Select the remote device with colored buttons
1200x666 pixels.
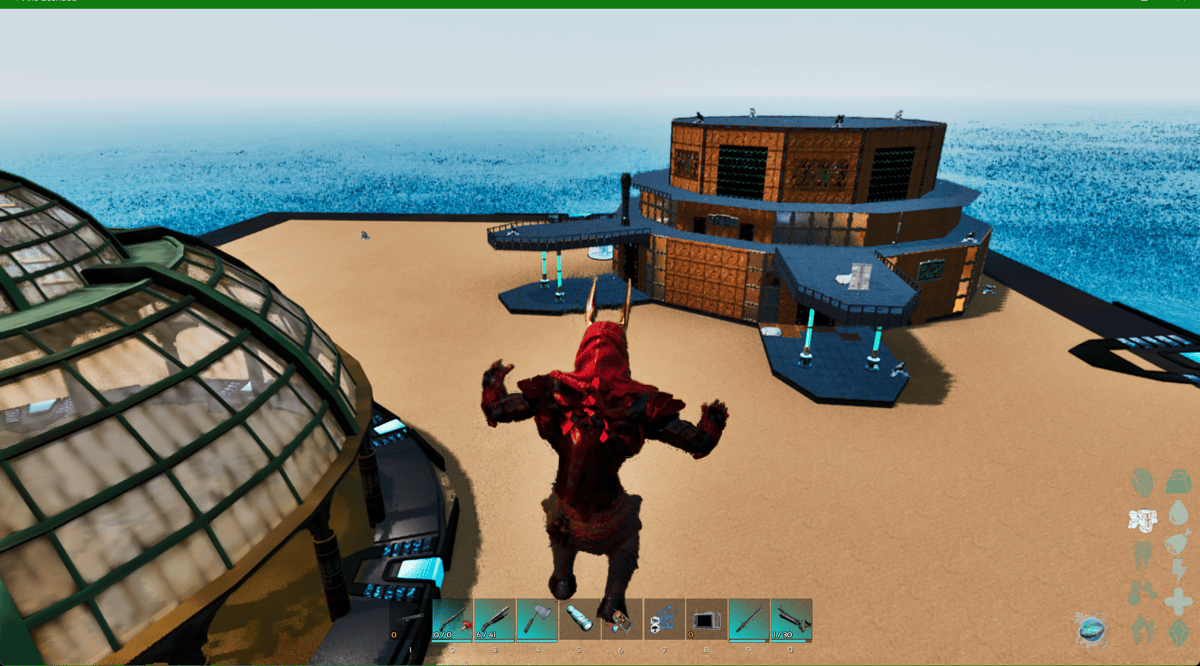point(621,619)
